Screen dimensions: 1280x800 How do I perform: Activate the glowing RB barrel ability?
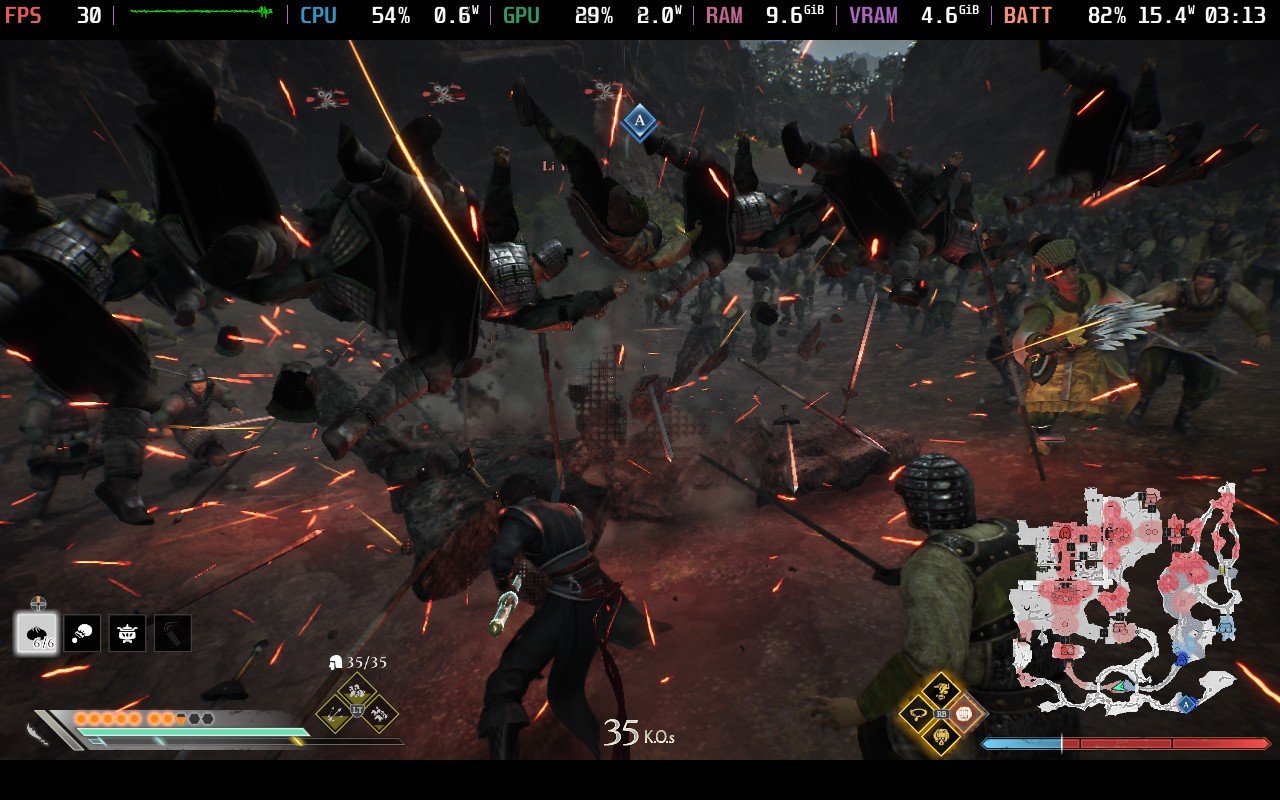coord(963,715)
